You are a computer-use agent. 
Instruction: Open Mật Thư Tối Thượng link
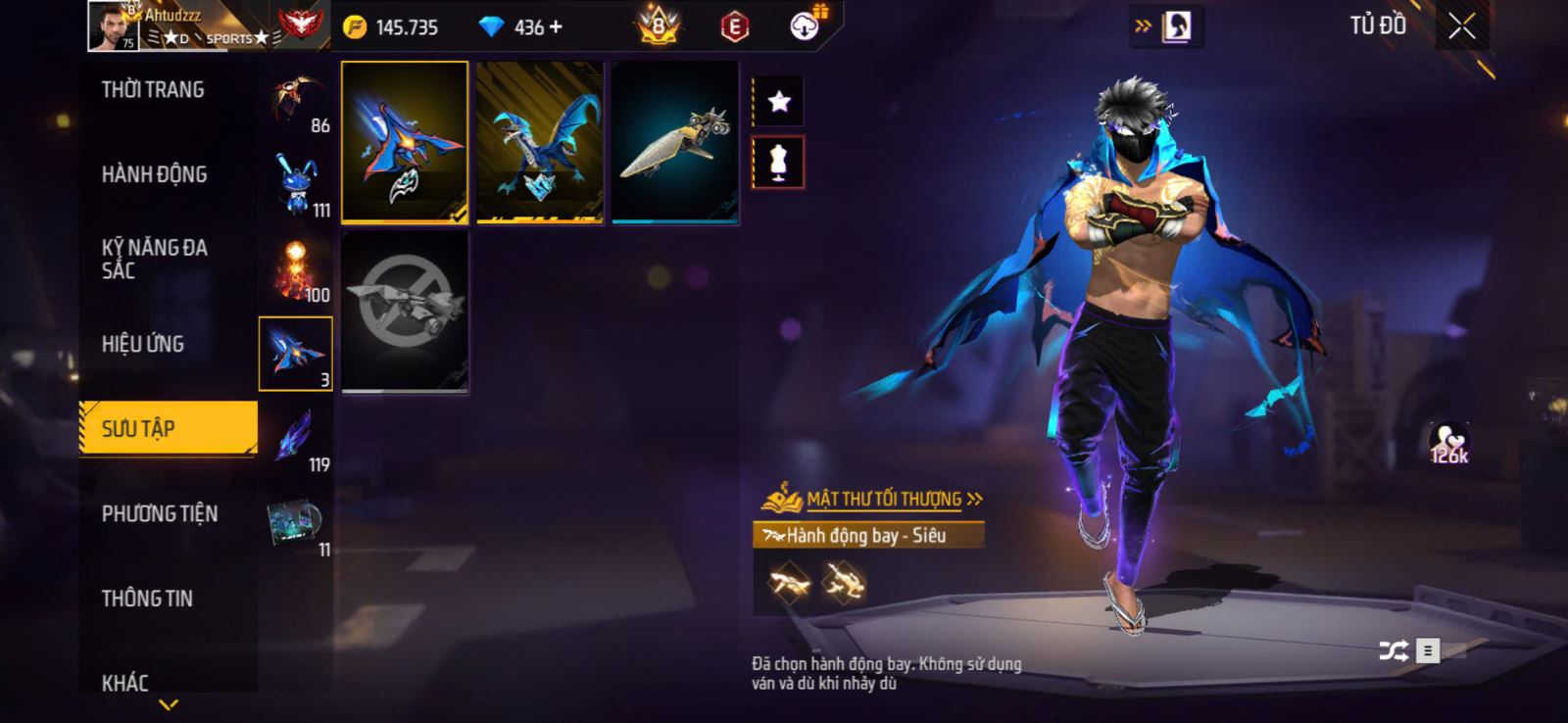click(884, 500)
